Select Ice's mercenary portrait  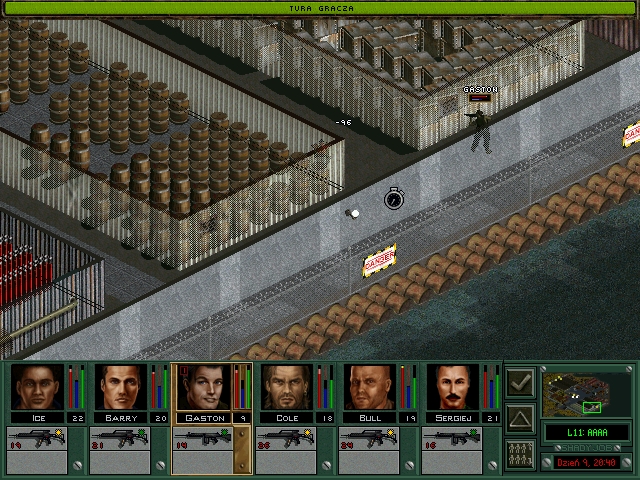click(38, 387)
